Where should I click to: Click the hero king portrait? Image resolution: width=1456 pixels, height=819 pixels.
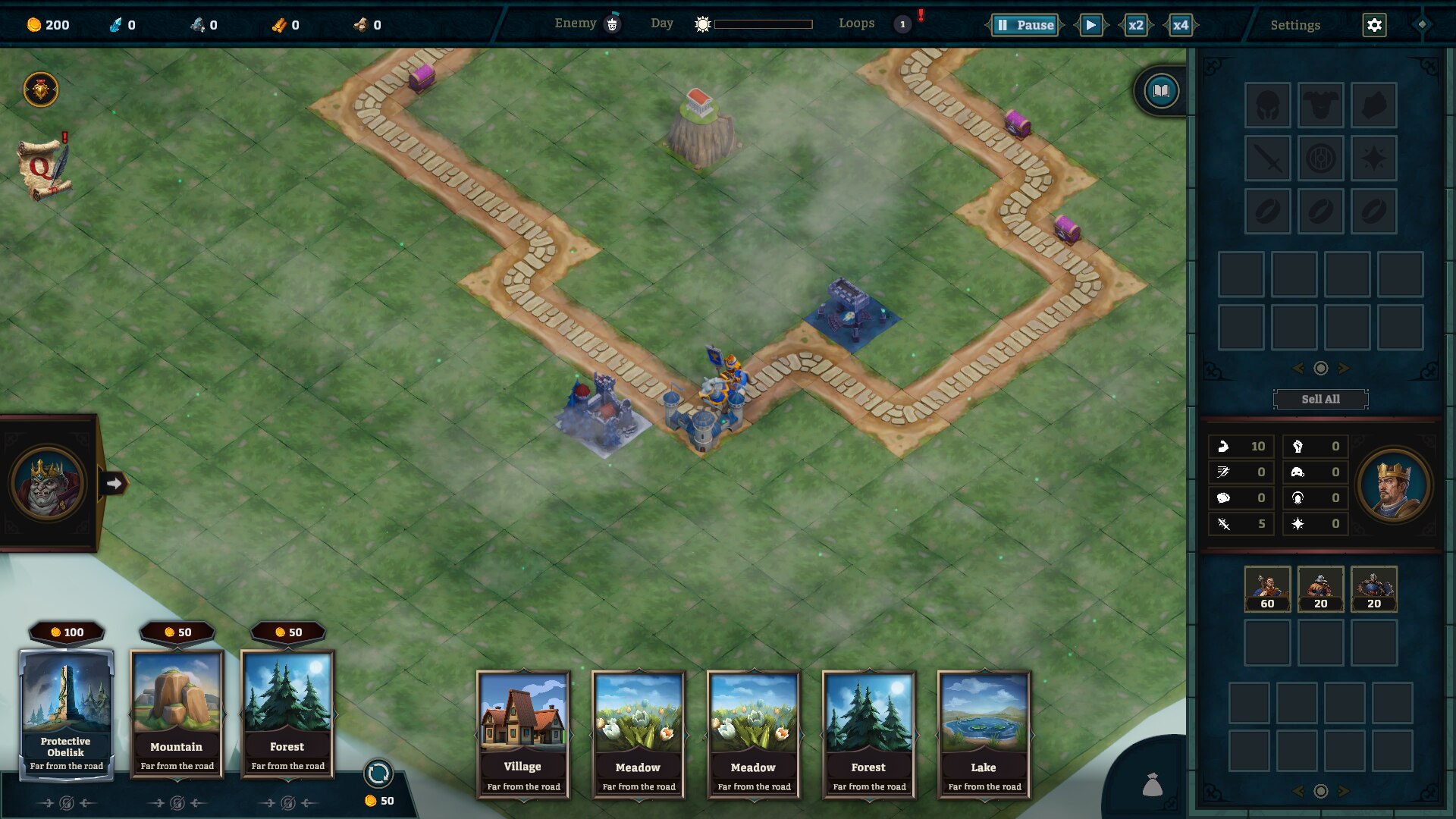(x=1393, y=485)
